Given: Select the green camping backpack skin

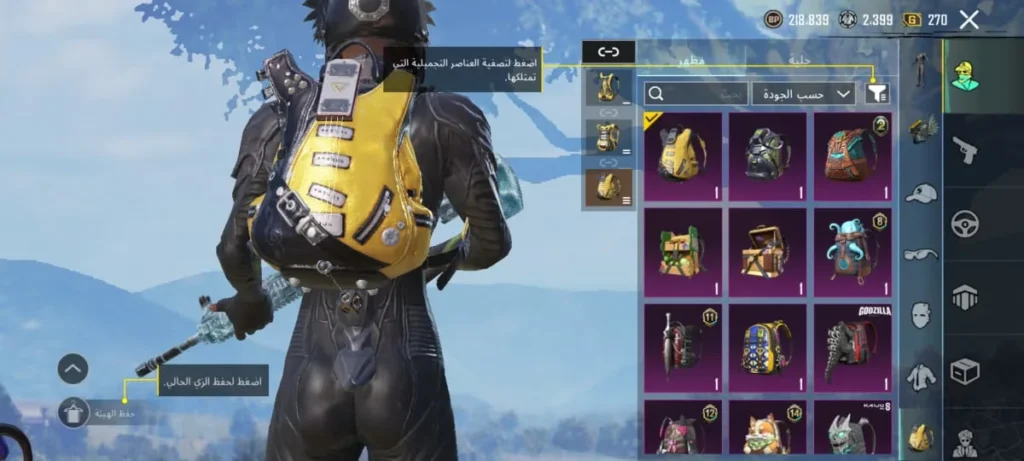Looking at the screenshot, I should tap(683, 250).
